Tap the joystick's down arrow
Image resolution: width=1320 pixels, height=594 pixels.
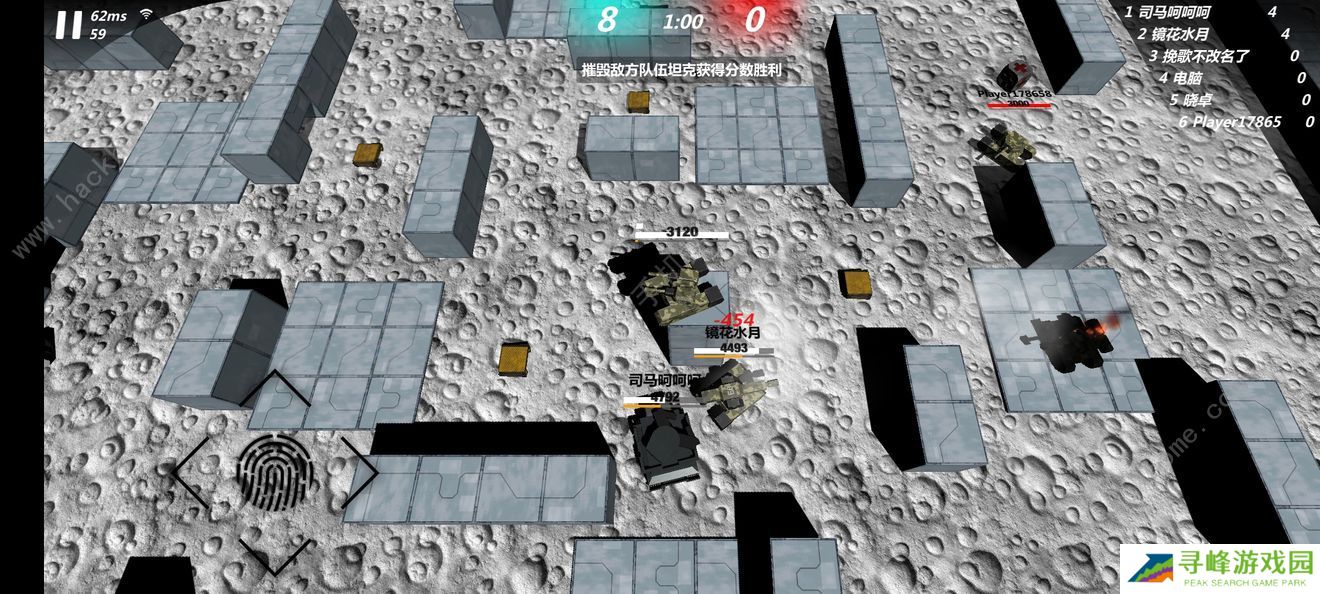(275, 554)
